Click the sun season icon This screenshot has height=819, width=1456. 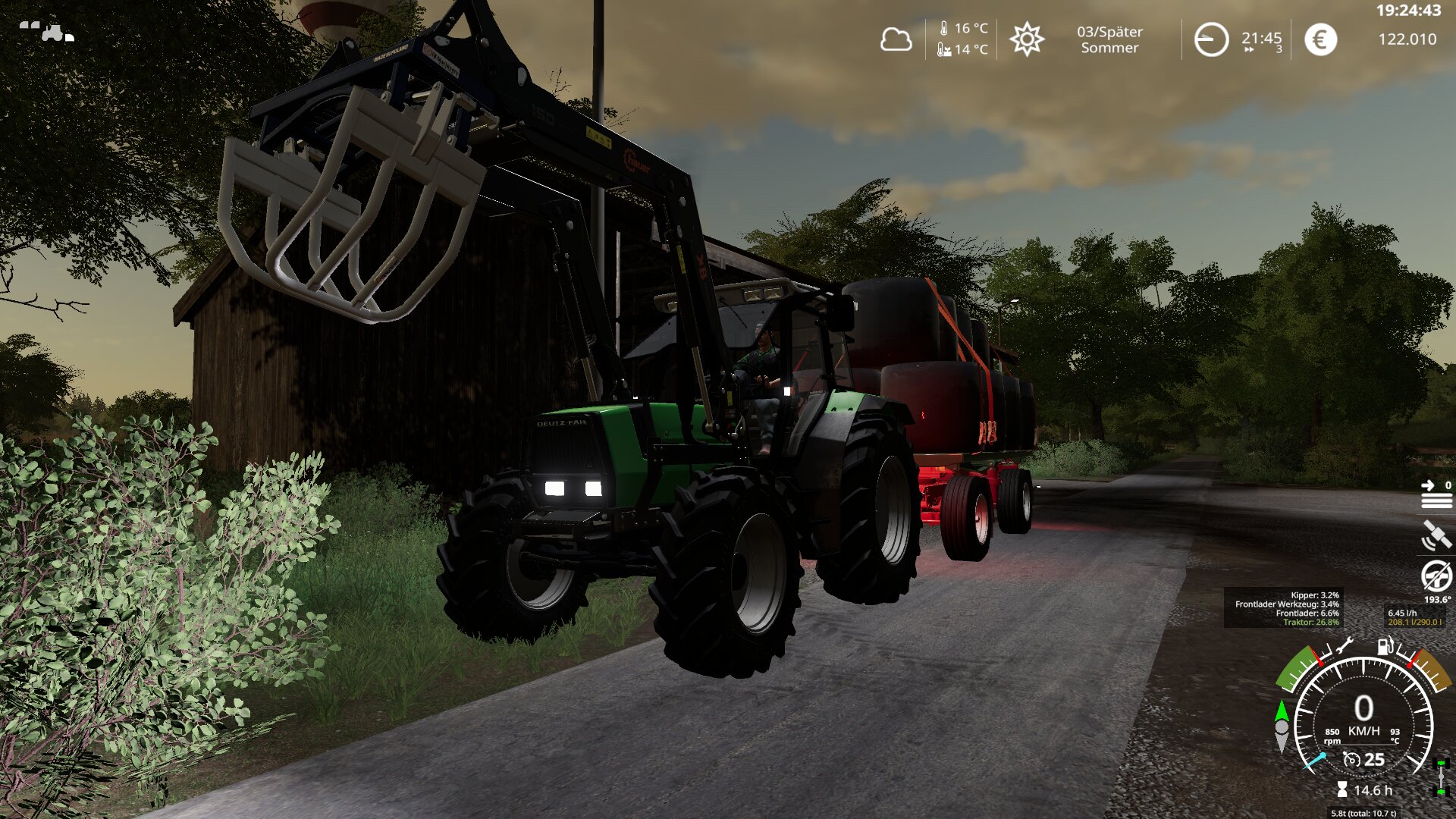pyautogui.click(x=1027, y=39)
